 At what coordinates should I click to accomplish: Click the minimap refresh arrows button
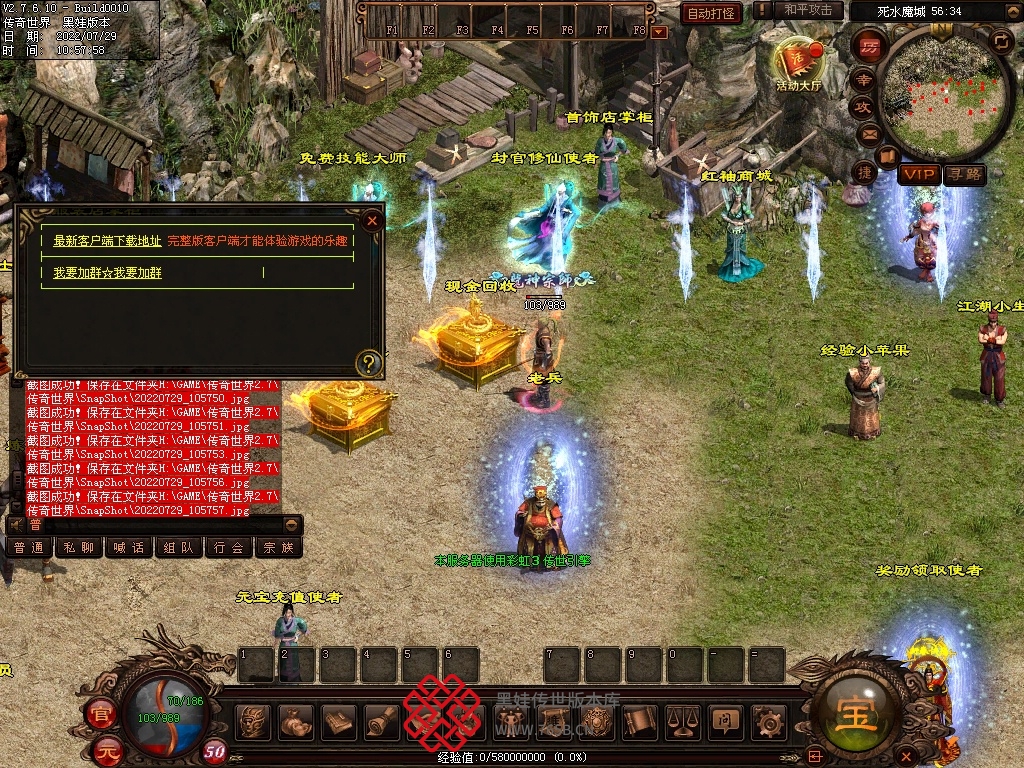pyautogui.click(x=1001, y=41)
